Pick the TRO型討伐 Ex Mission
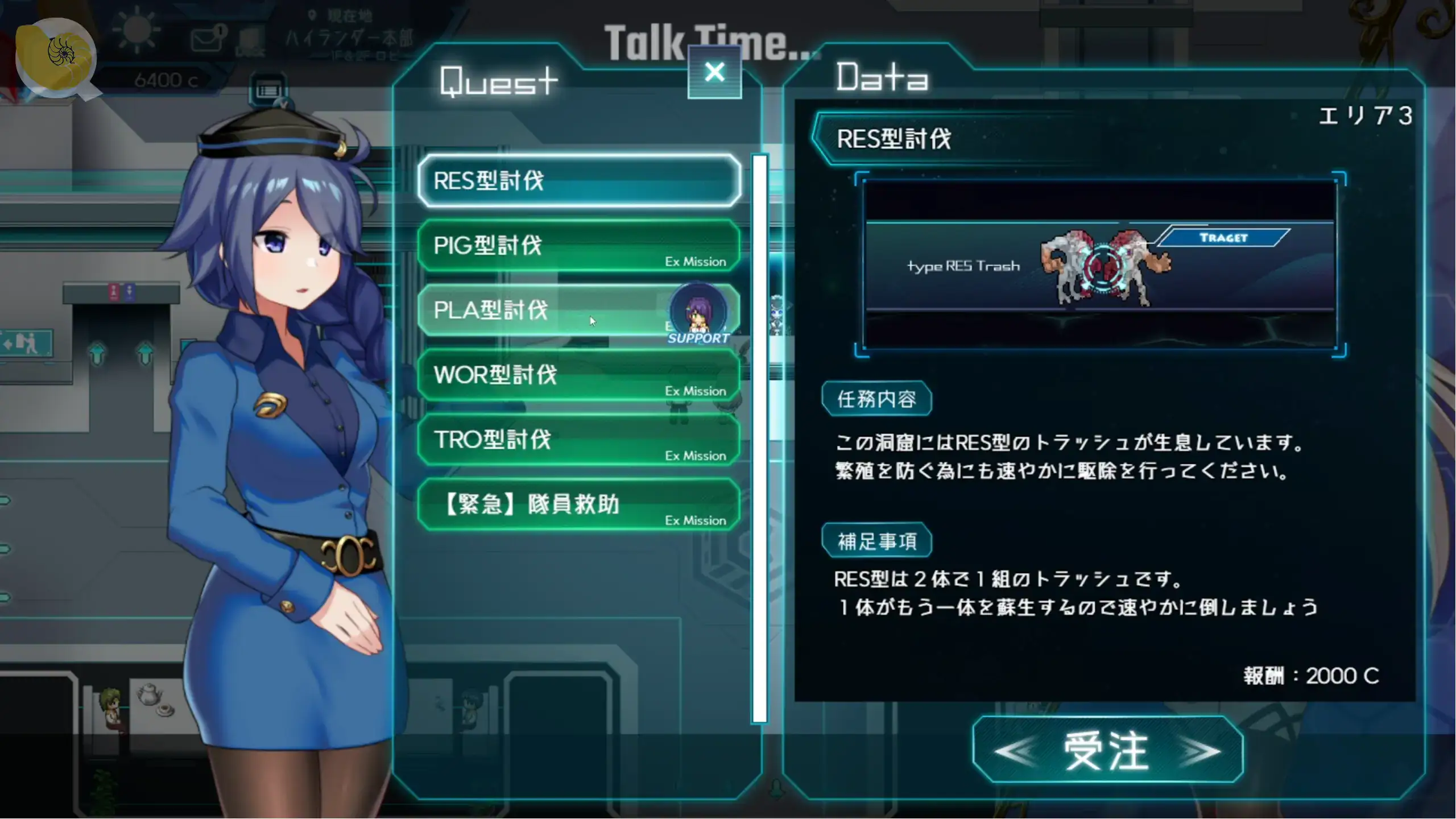Screen dimensions: 1456x819 click(578, 440)
